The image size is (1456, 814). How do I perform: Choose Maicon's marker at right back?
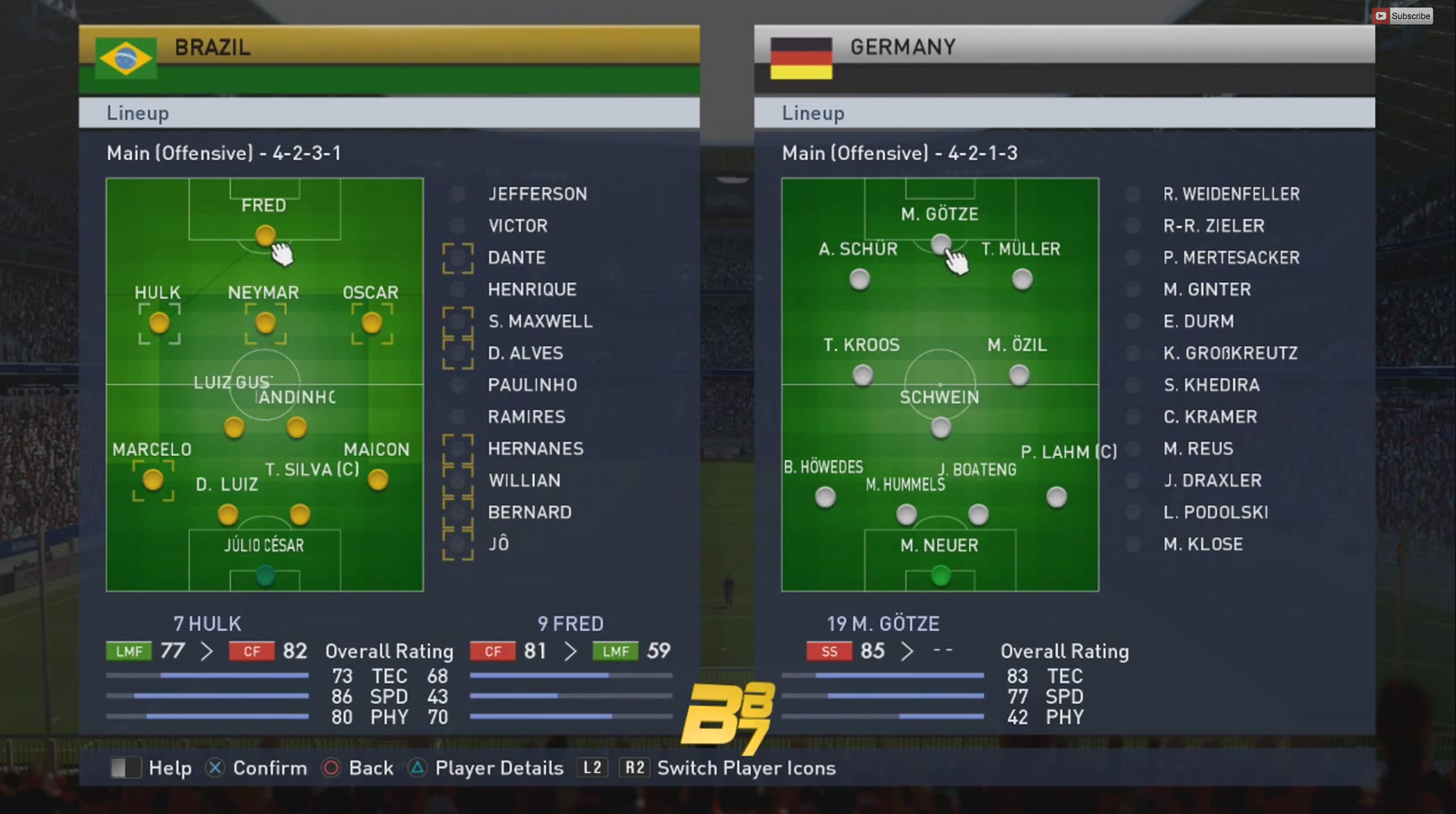[378, 480]
